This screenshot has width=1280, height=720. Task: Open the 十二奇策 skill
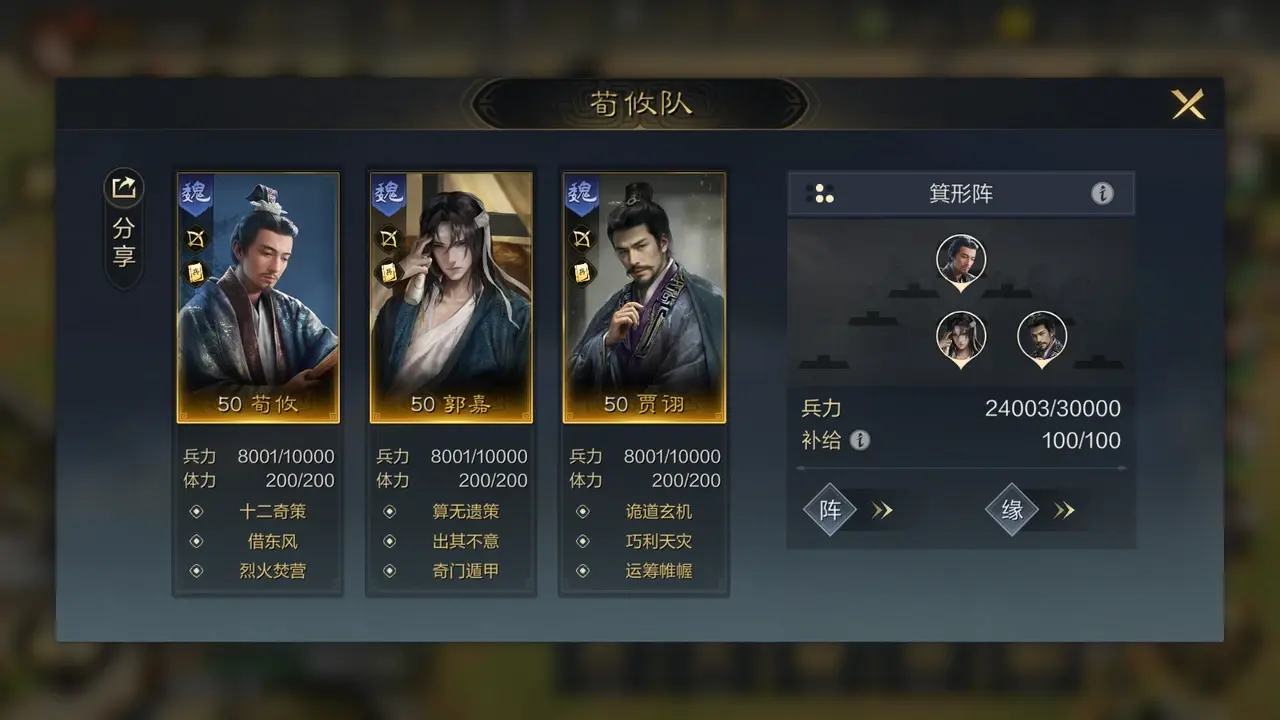tap(272, 511)
